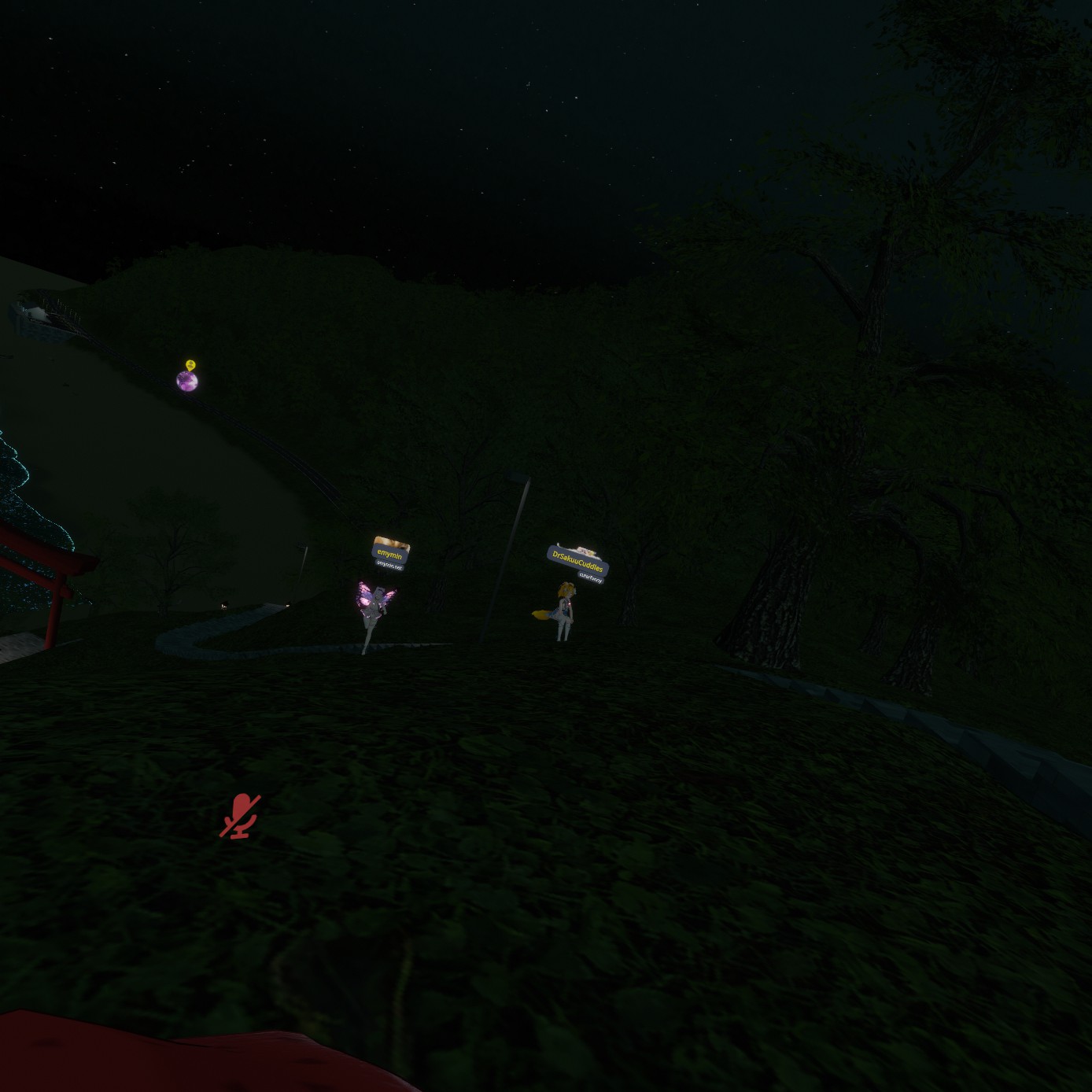
Task: Click the yellow person pin marker
Action: tap(190, 365)
